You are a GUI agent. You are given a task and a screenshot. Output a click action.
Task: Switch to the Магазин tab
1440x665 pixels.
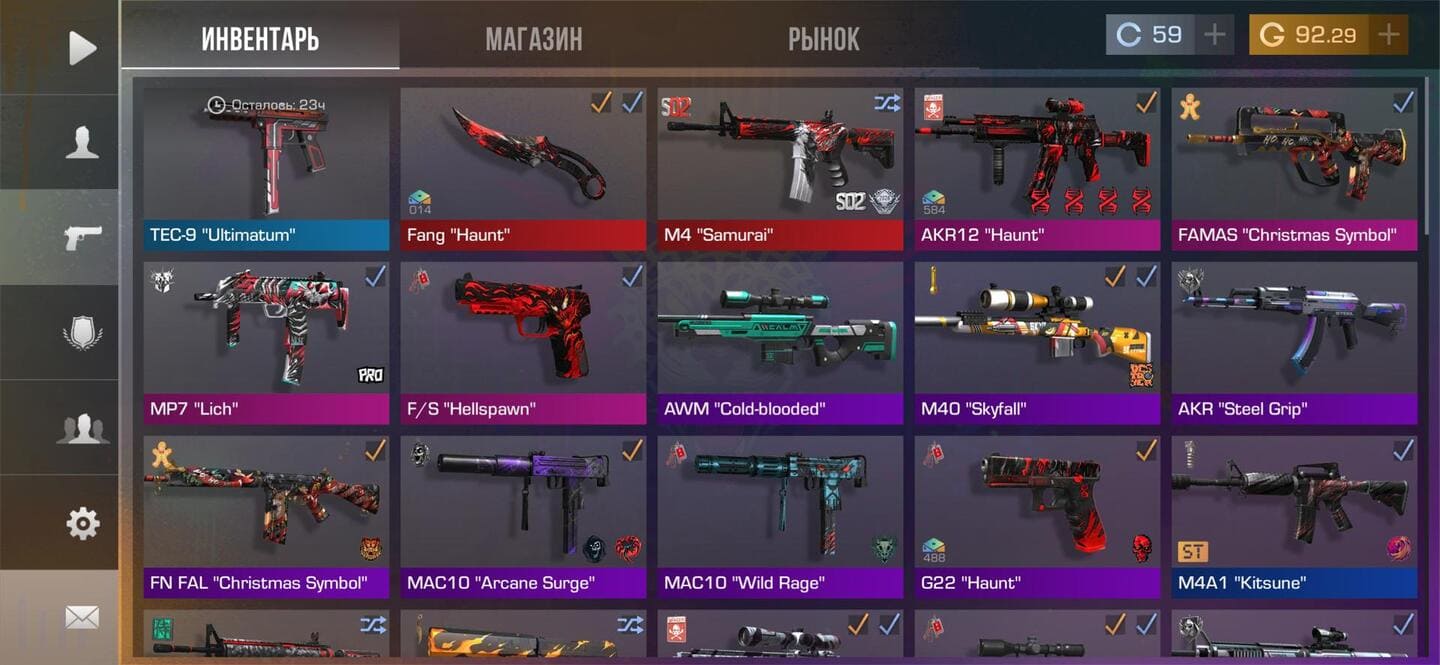533,39
